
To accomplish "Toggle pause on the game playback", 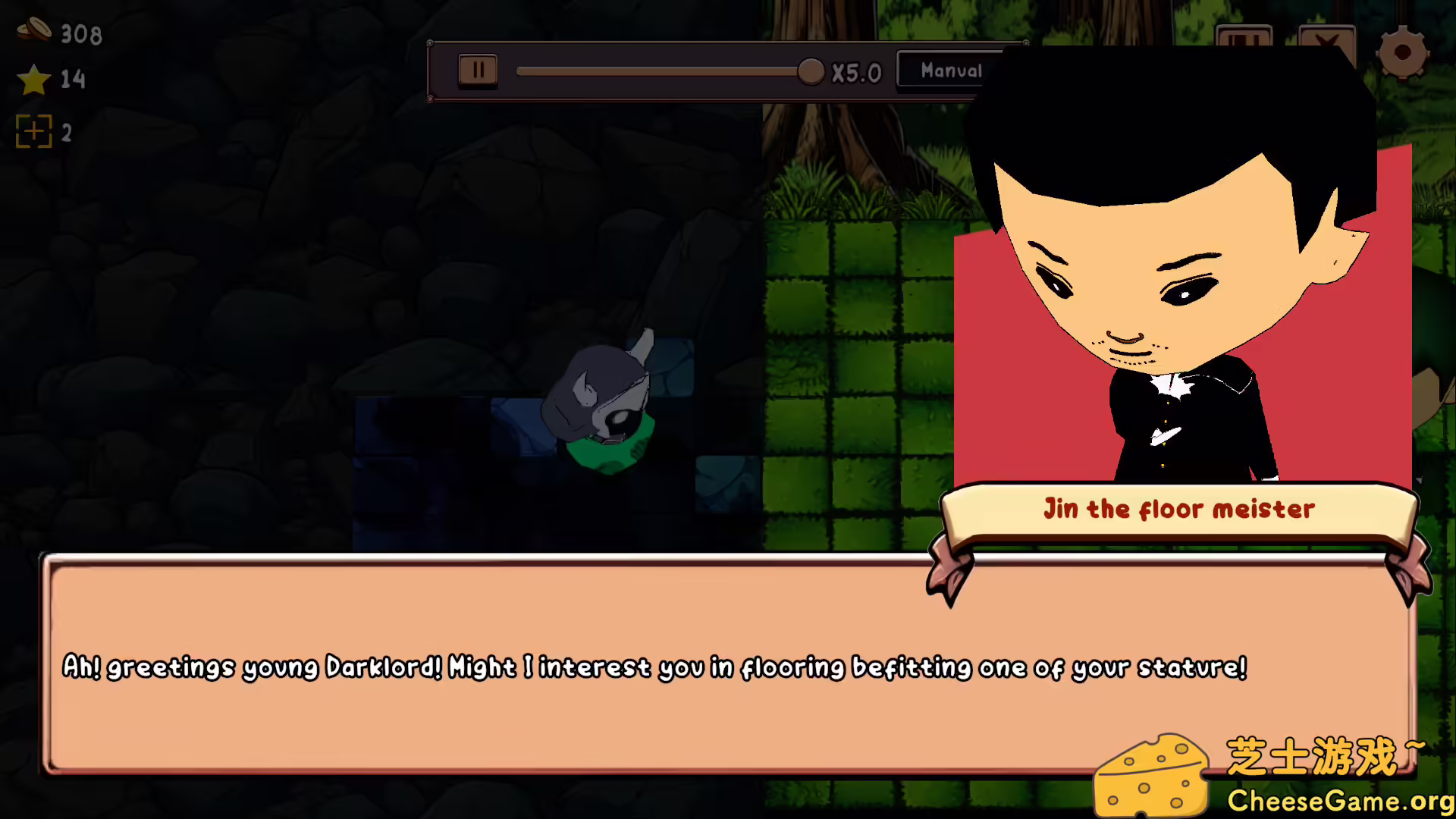I will coord(477,69).
